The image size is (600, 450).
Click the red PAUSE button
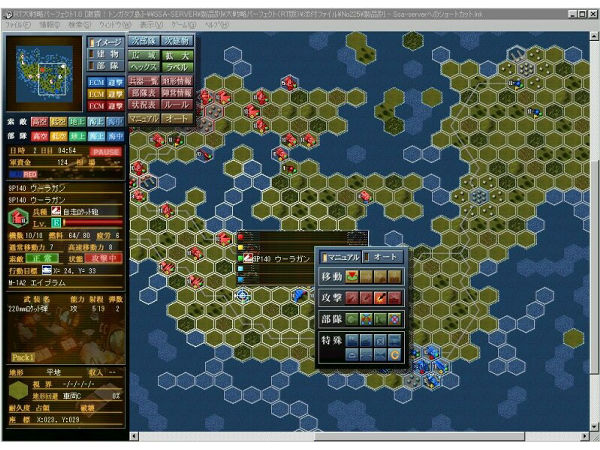pyautogui.click(x=109, y=151)
